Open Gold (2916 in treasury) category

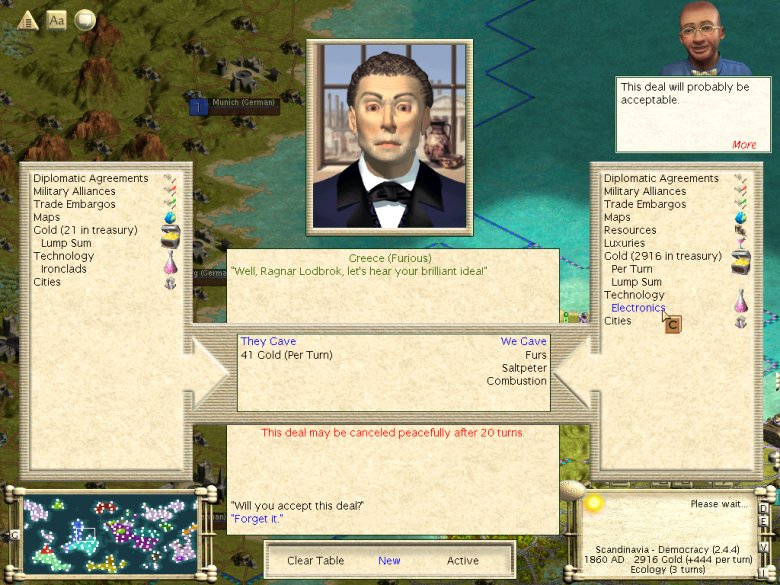(x=662, y=256)
